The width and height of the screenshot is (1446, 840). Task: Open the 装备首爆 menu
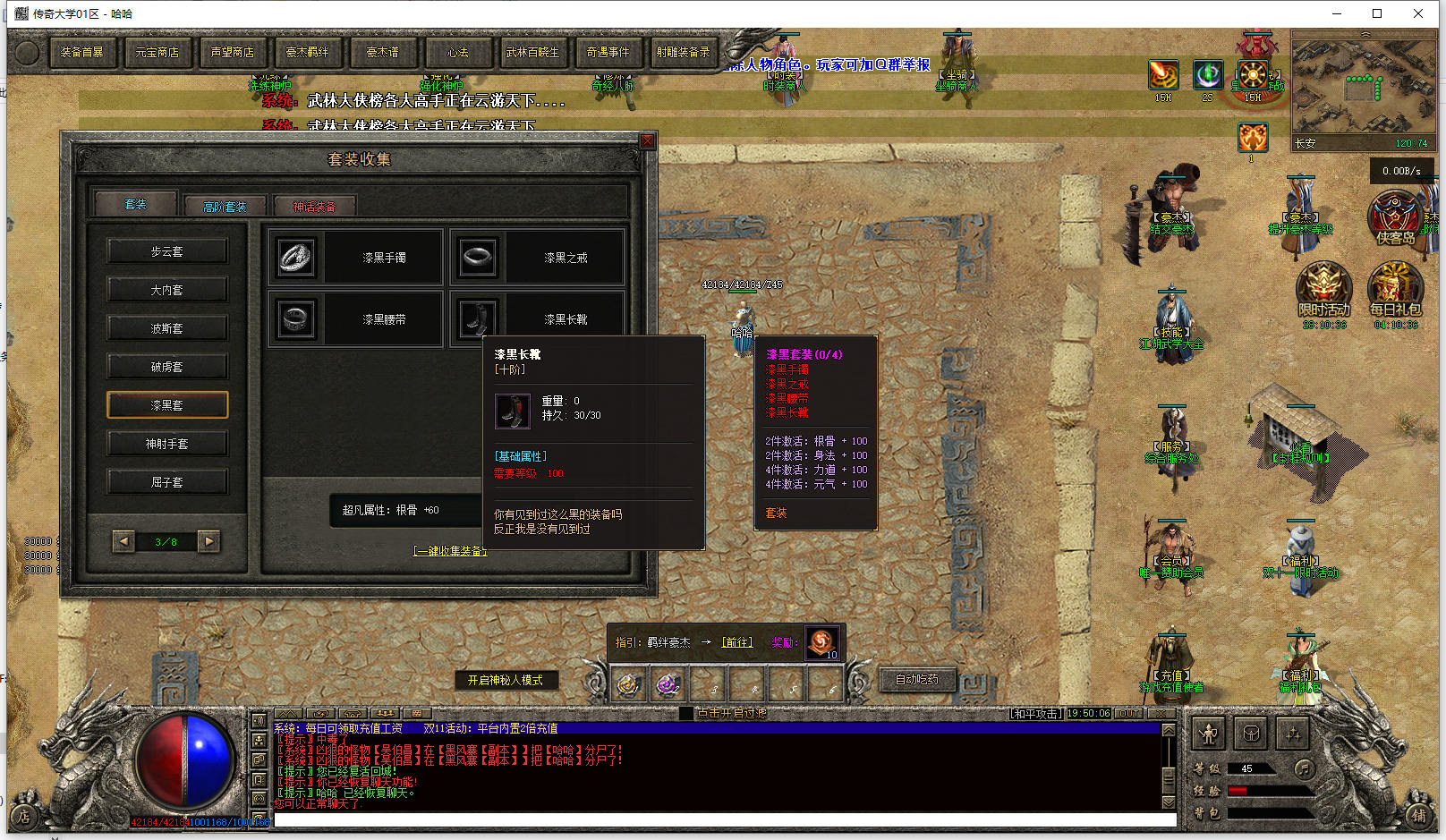82,53
